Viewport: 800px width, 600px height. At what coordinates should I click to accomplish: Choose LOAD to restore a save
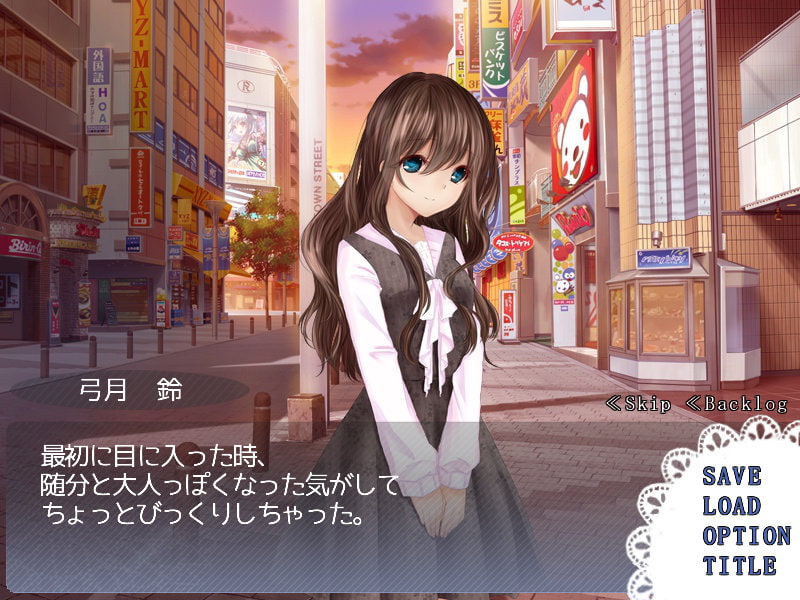click(731, 506)
